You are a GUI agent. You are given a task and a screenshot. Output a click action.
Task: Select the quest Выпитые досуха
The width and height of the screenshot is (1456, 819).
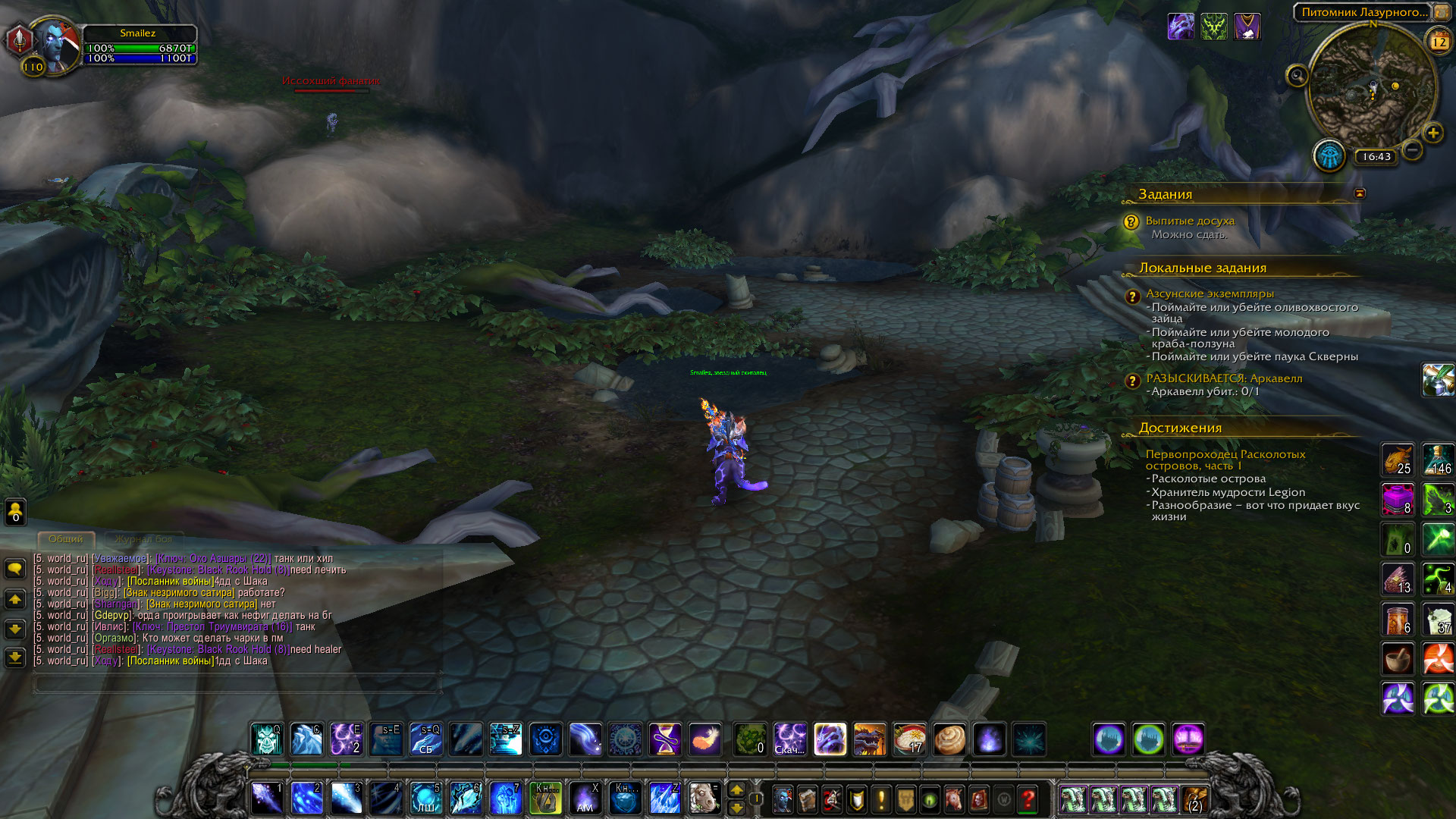1190,221
